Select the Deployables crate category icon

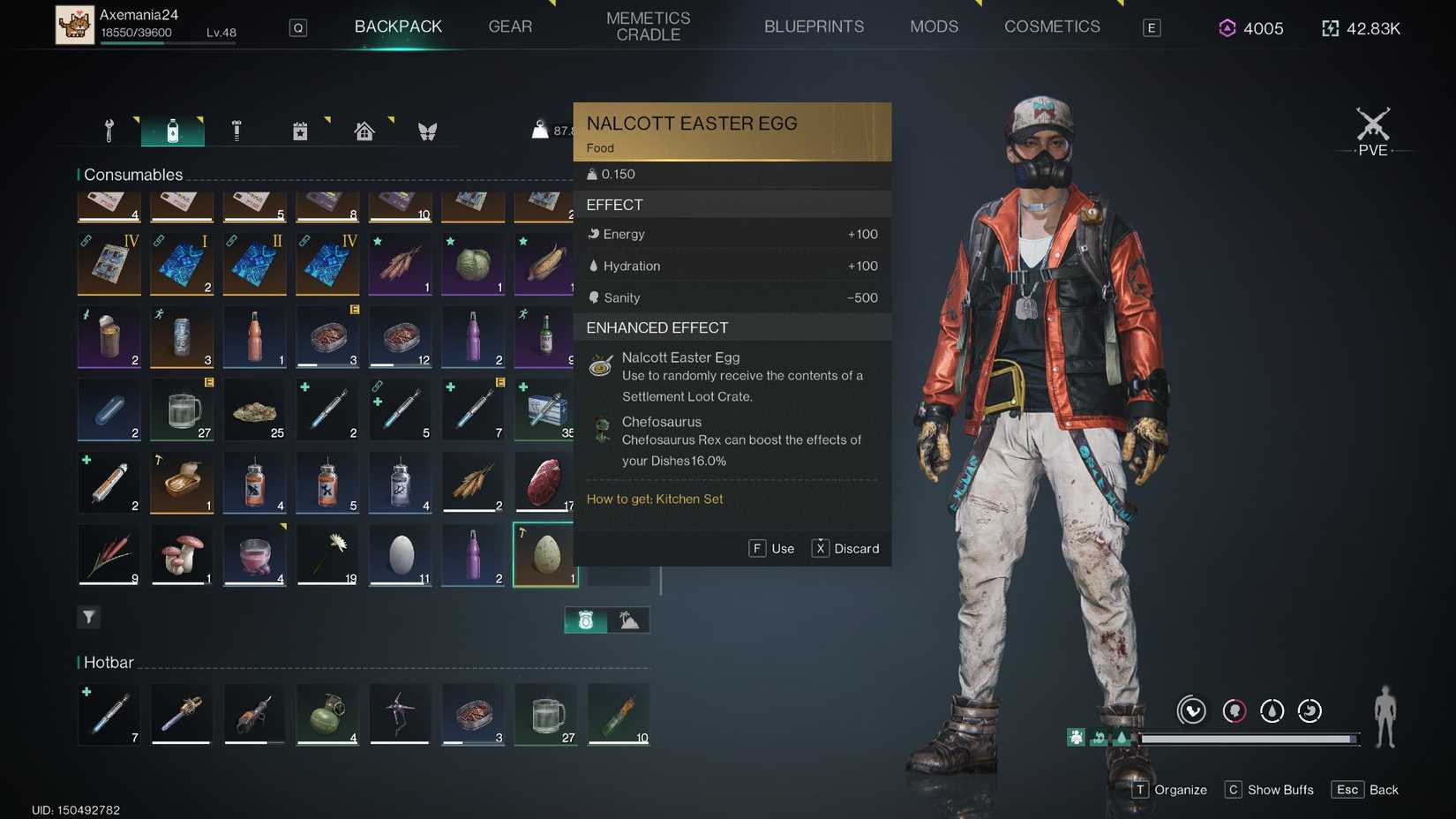(300, 130)
